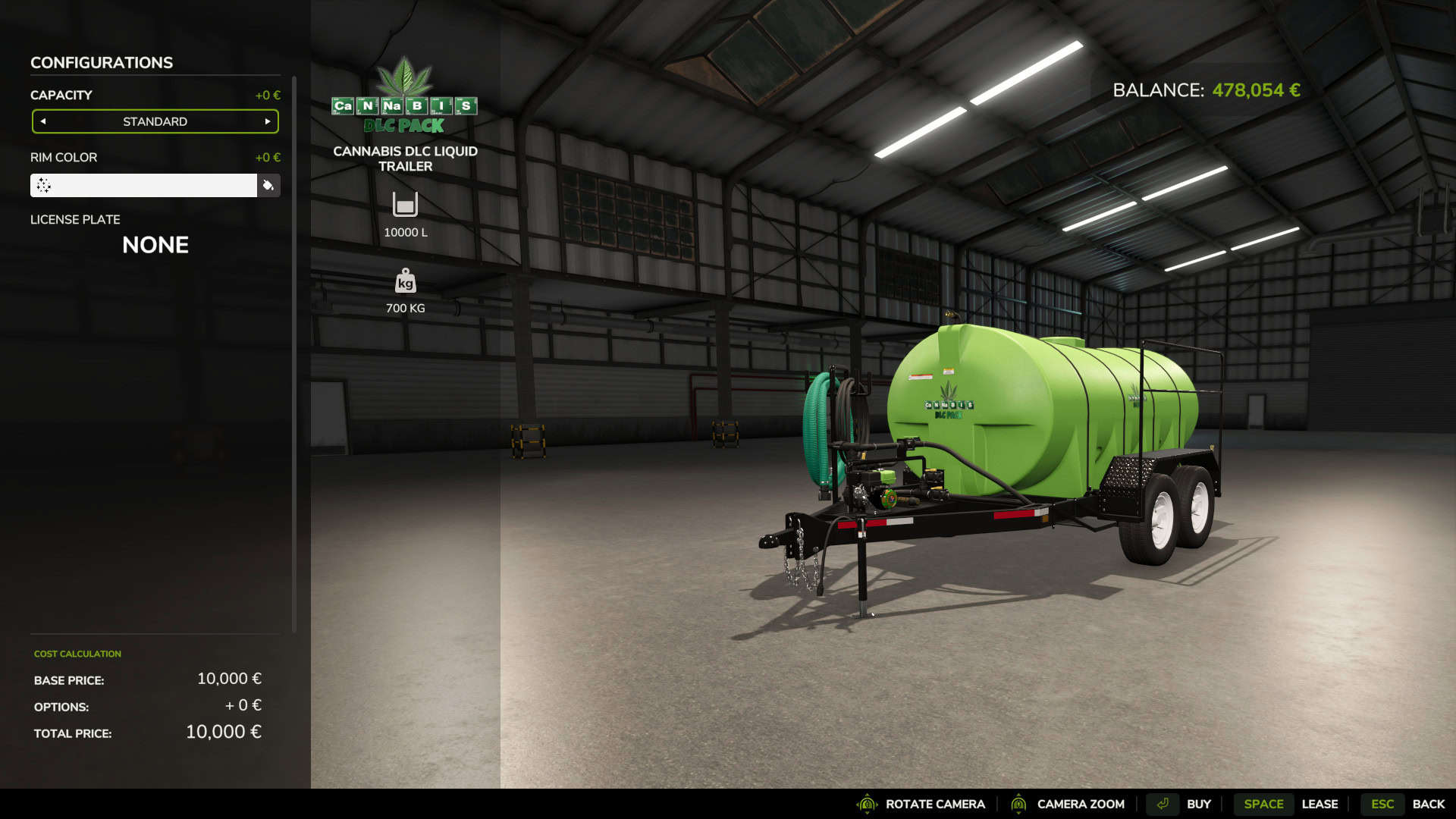This screenshot has height=819, width=1456.
Task: Select the previous capacity option arrow
Action: [x=43, y=121]
